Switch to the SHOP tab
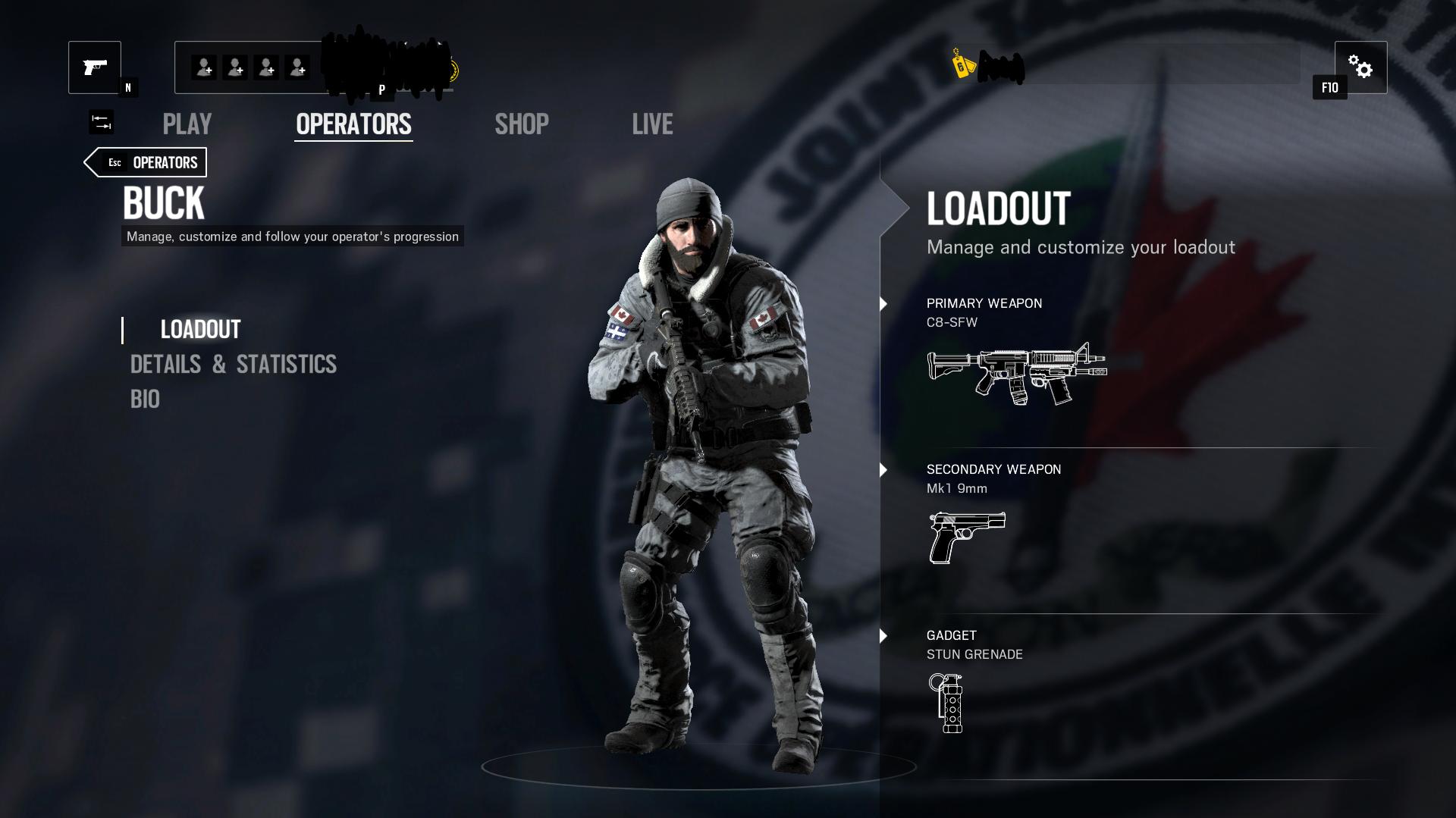Image resolution: width=1456 pixels, height=818 pixels. (522, 124)
